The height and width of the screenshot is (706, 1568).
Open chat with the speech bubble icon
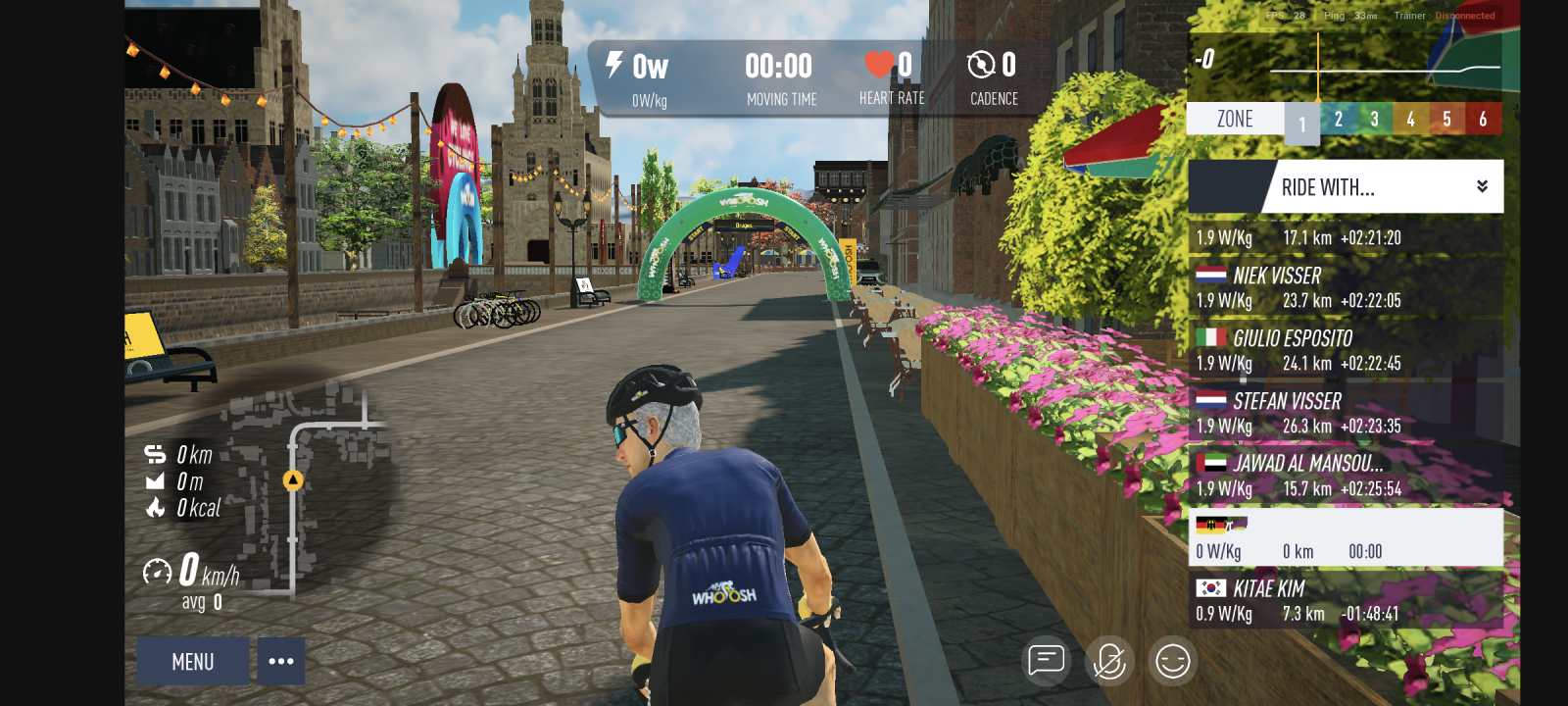pyautogui.click(x=1047, y=661)
